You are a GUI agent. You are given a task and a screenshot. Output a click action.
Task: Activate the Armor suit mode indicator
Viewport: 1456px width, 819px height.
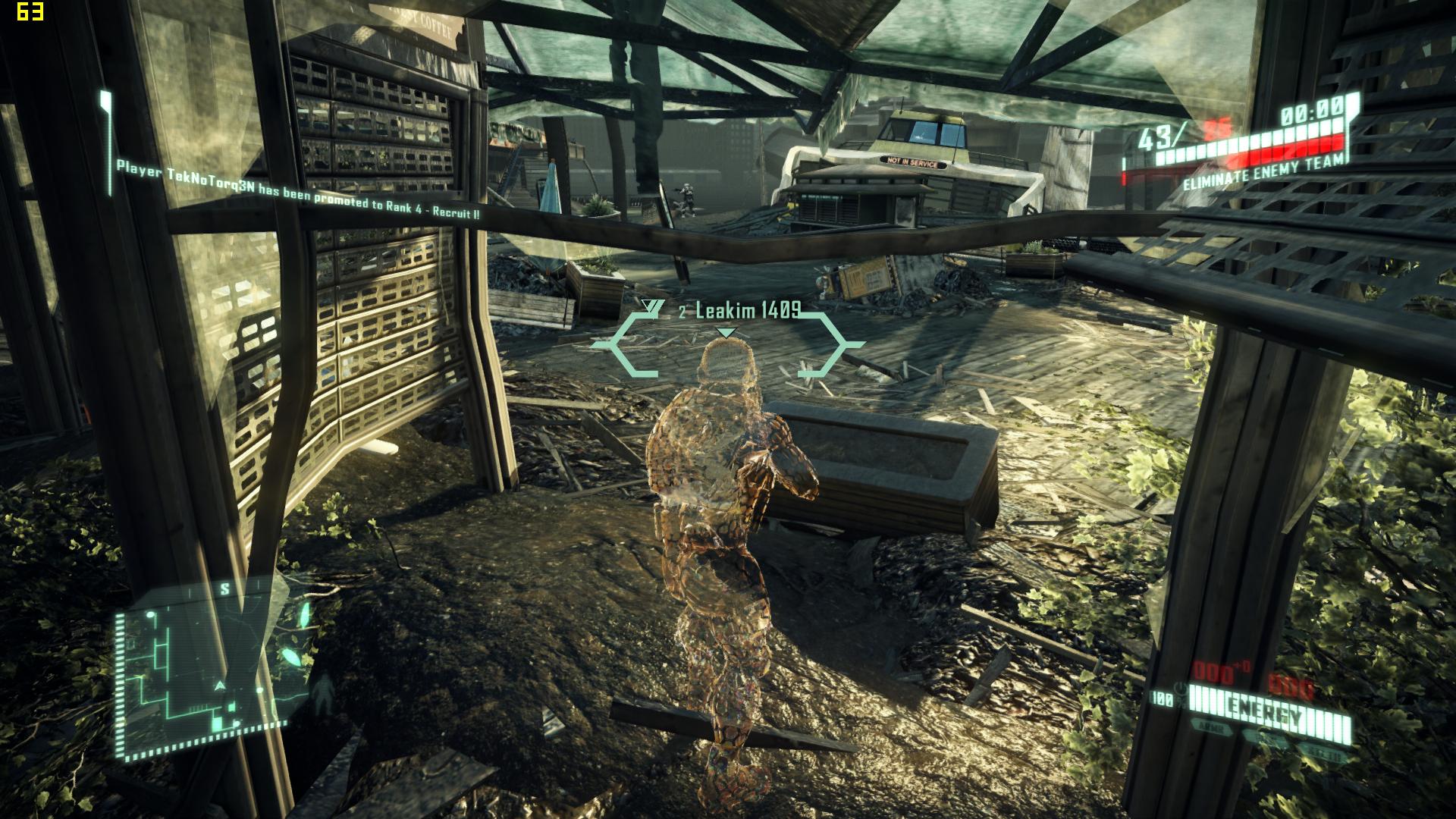(1212, 726)
